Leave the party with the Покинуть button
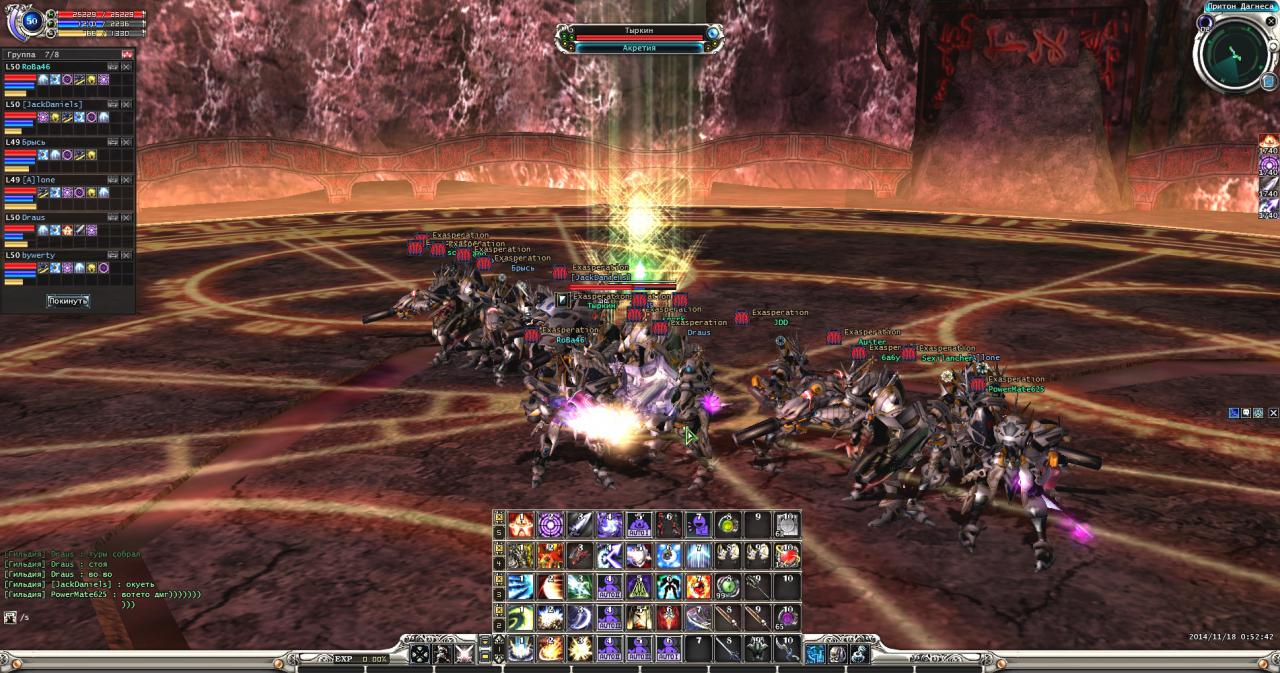The height and width of the screenshot is (673, 1280). (68, 301)
